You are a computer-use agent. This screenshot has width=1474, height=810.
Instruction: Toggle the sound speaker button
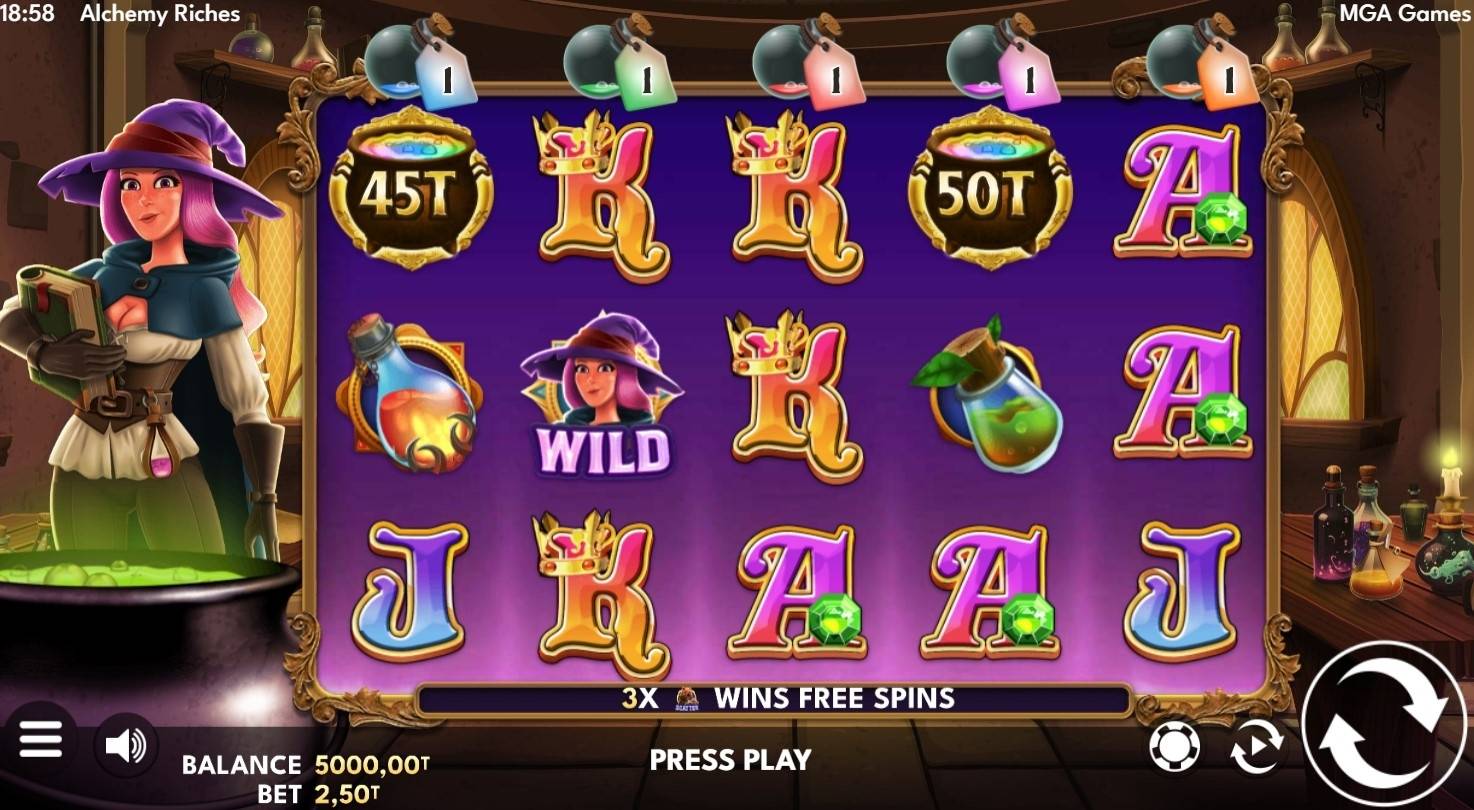coord(126,744)
